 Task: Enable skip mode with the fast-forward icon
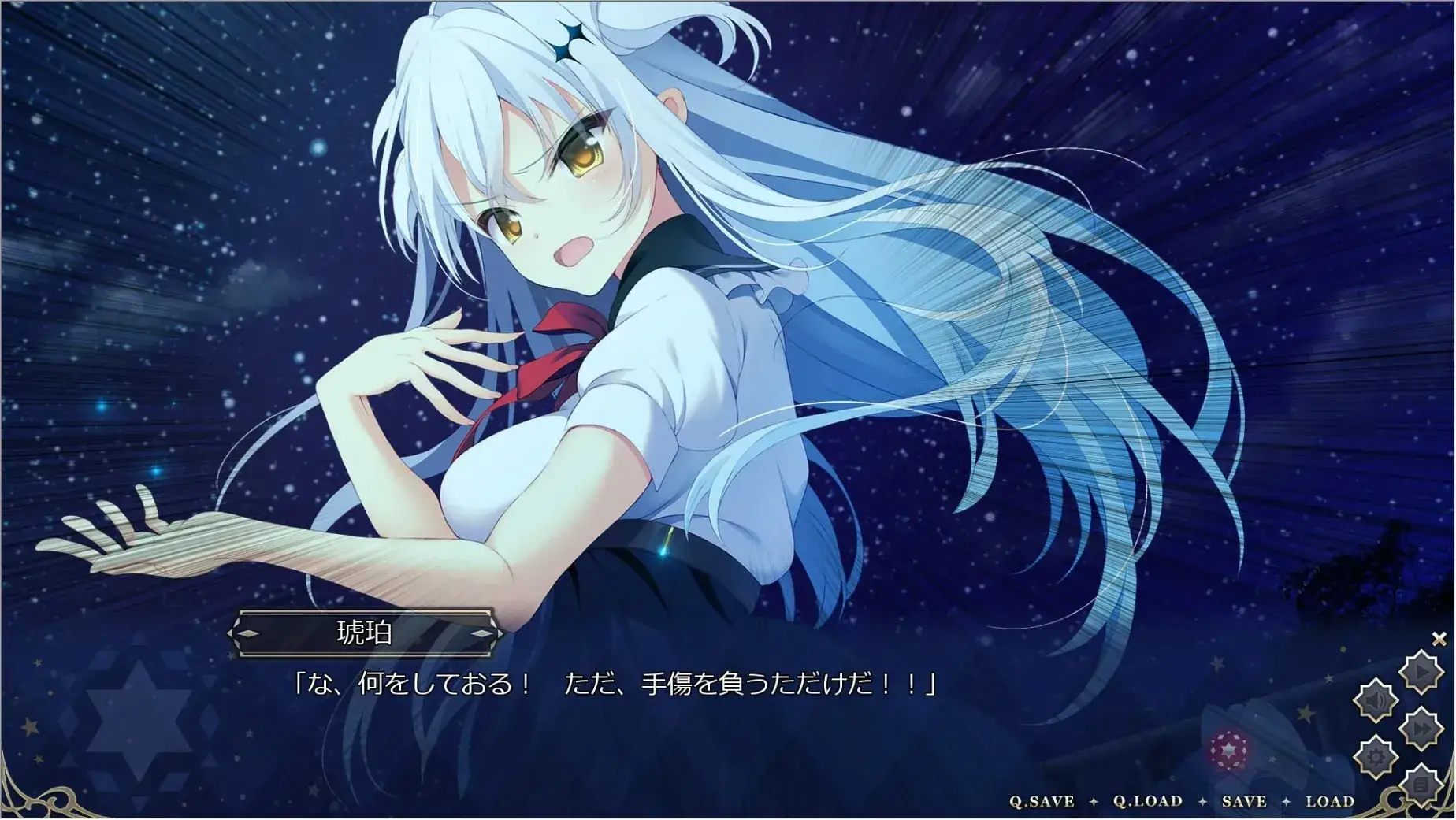pos(1421,726)
